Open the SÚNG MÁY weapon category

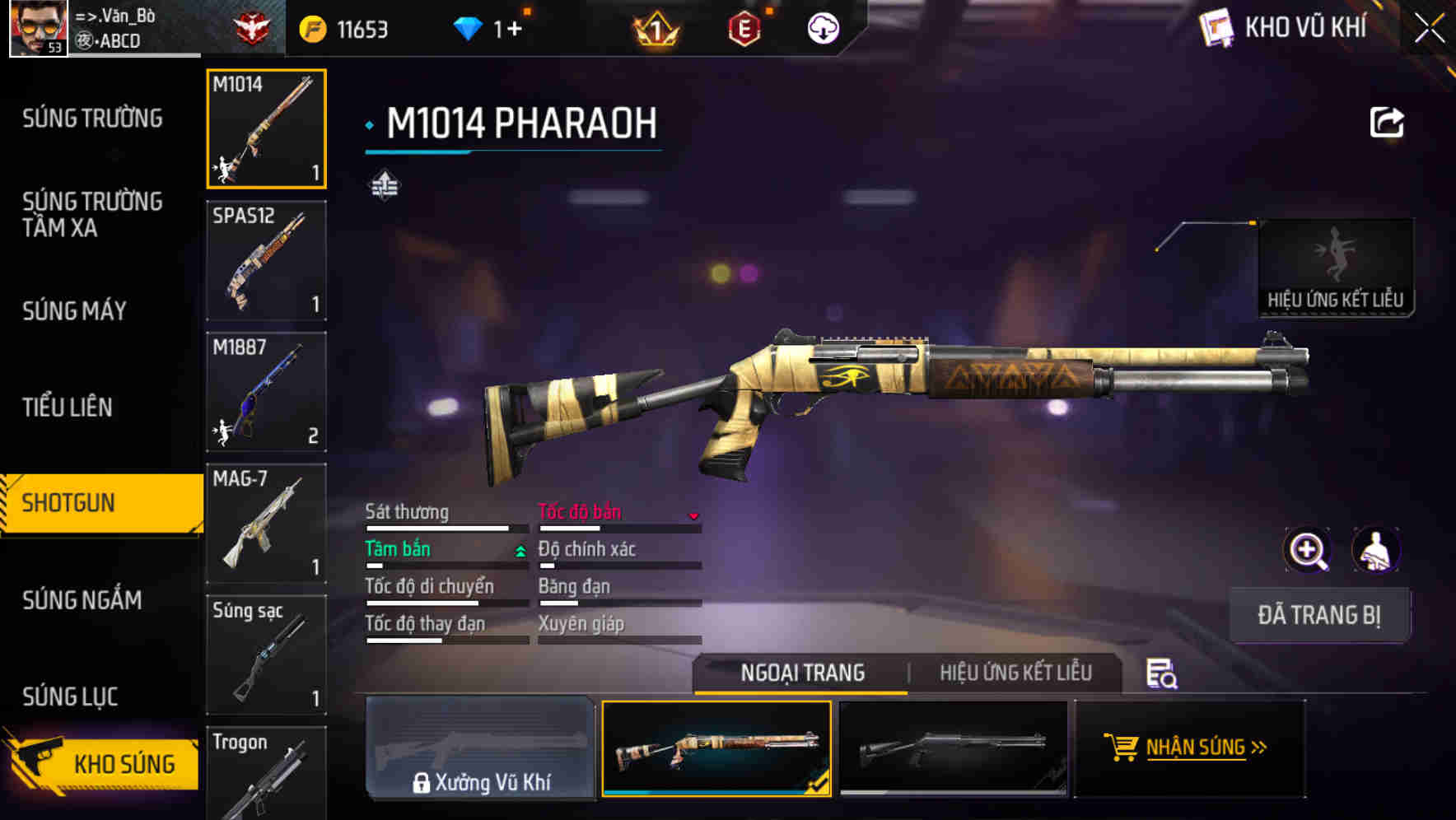74,311
